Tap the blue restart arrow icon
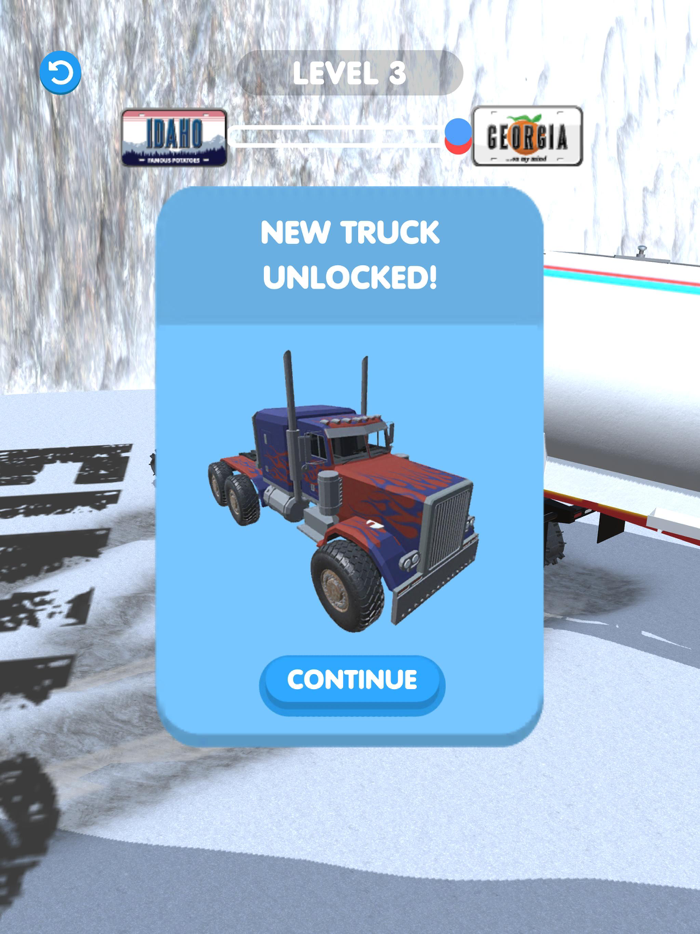The width and height of the screenshot is (700, 934). click(x=60, y=73)
